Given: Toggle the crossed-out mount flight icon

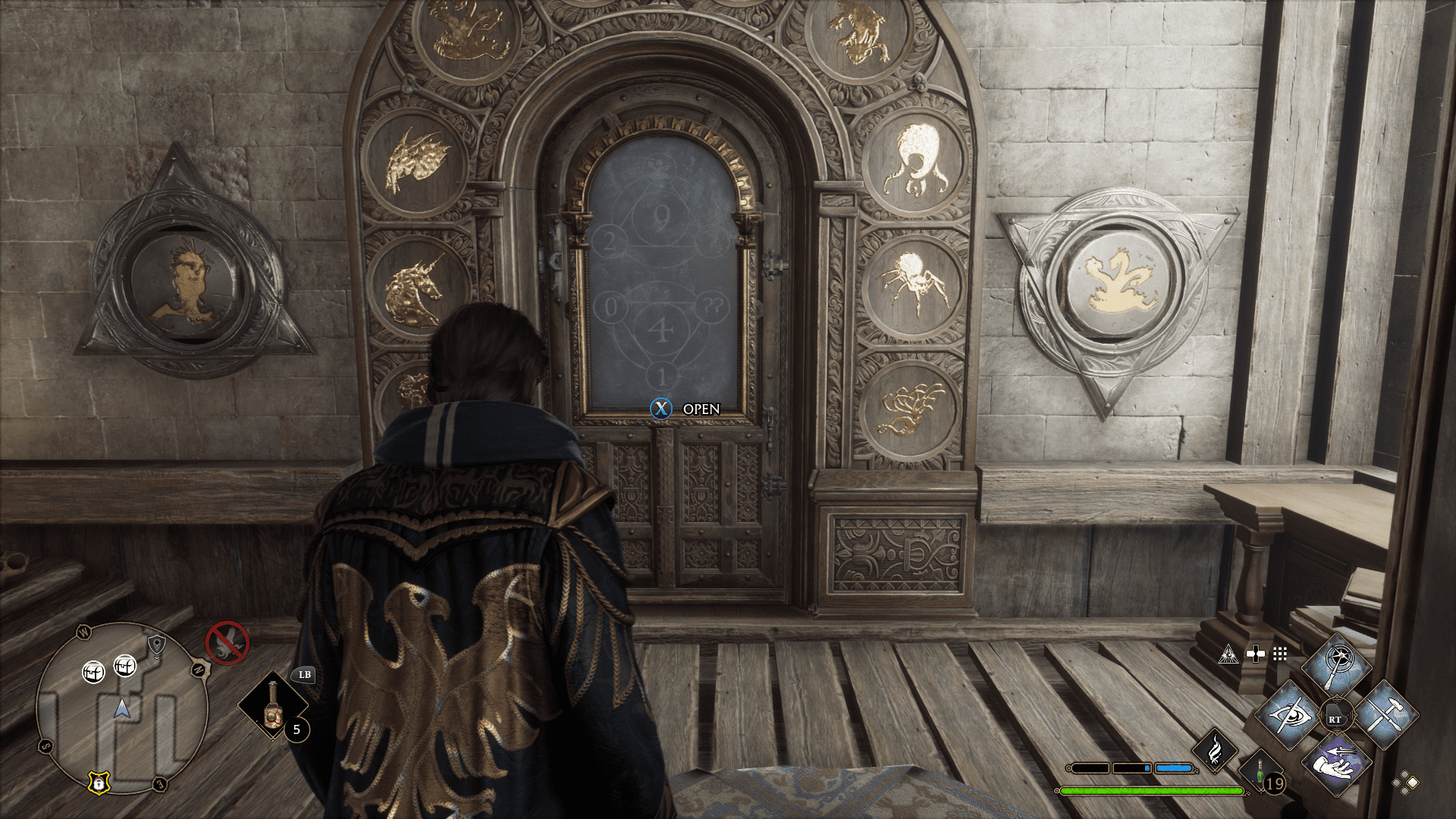Looking at the screenshot, I should (227, 644).
